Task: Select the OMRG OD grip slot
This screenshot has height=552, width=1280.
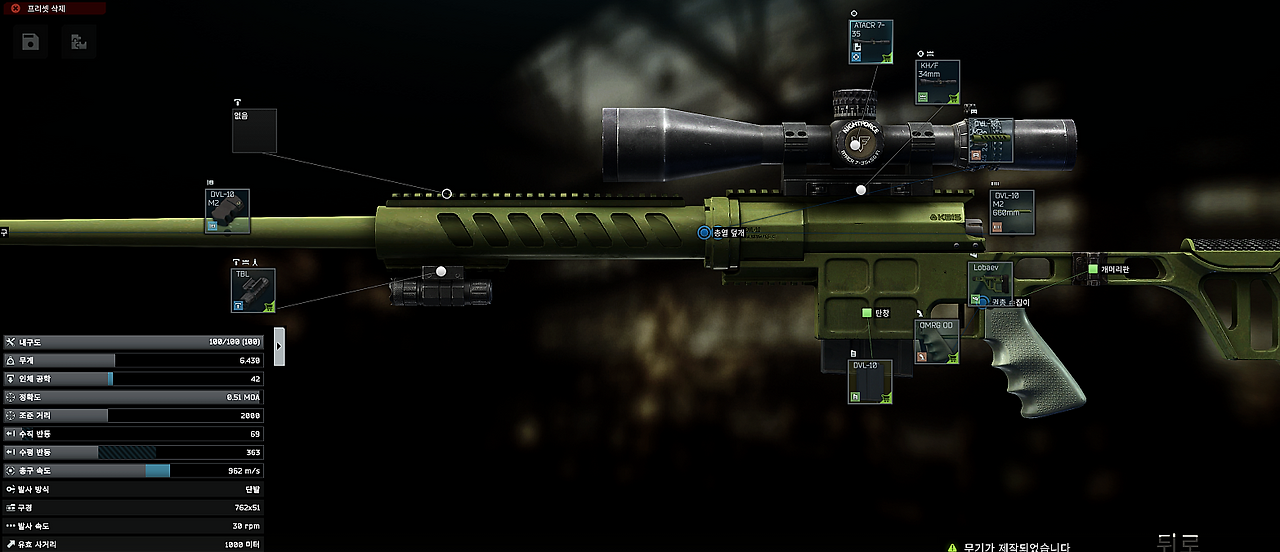Action: point(937,342)
